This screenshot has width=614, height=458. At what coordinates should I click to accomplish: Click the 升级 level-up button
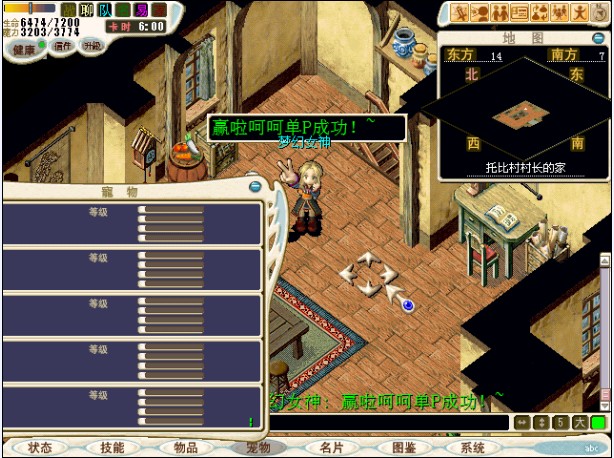(92, 46)
